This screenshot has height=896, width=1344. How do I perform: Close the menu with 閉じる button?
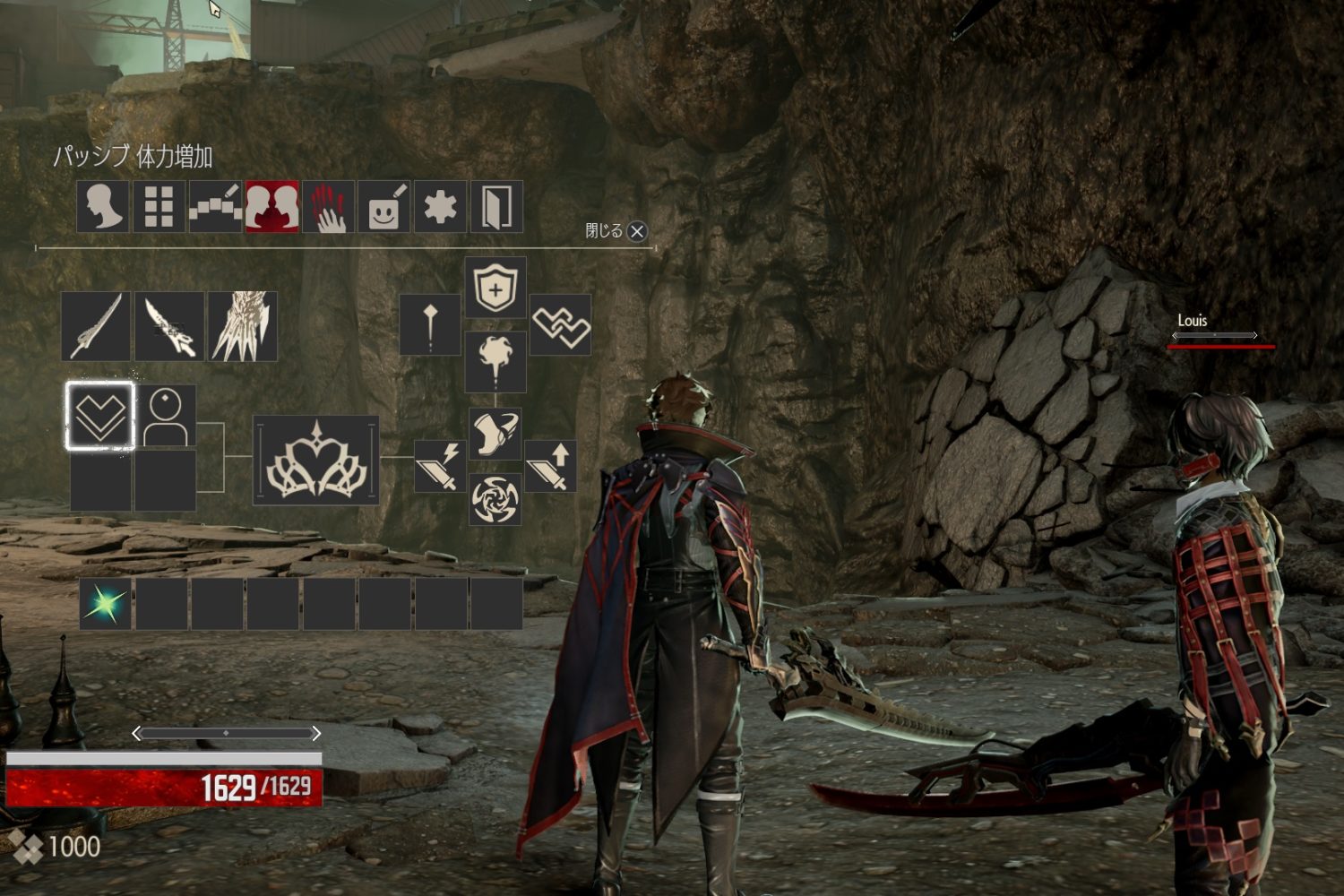[x=636, y=231]
